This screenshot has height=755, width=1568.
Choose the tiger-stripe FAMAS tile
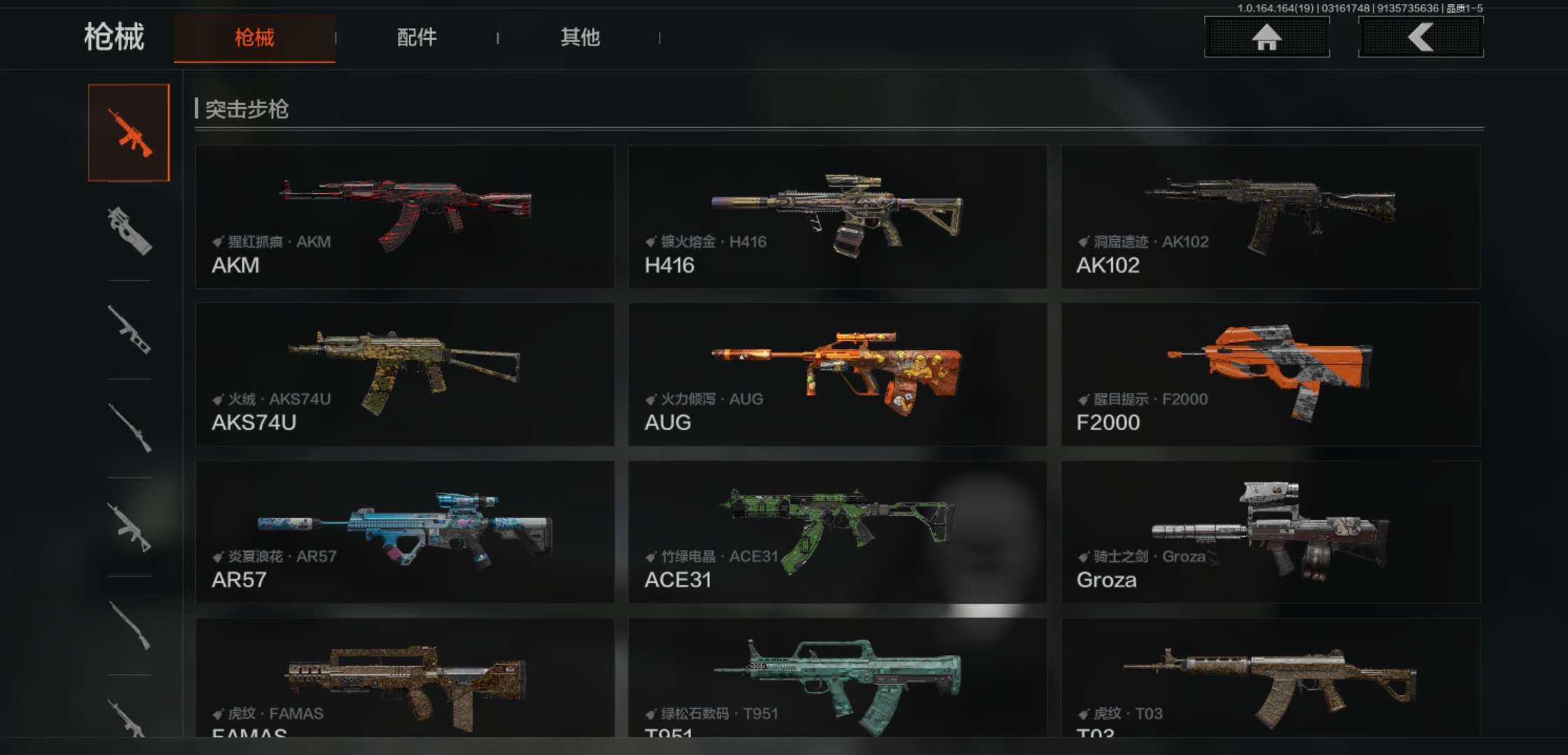[x=405, y=678]
